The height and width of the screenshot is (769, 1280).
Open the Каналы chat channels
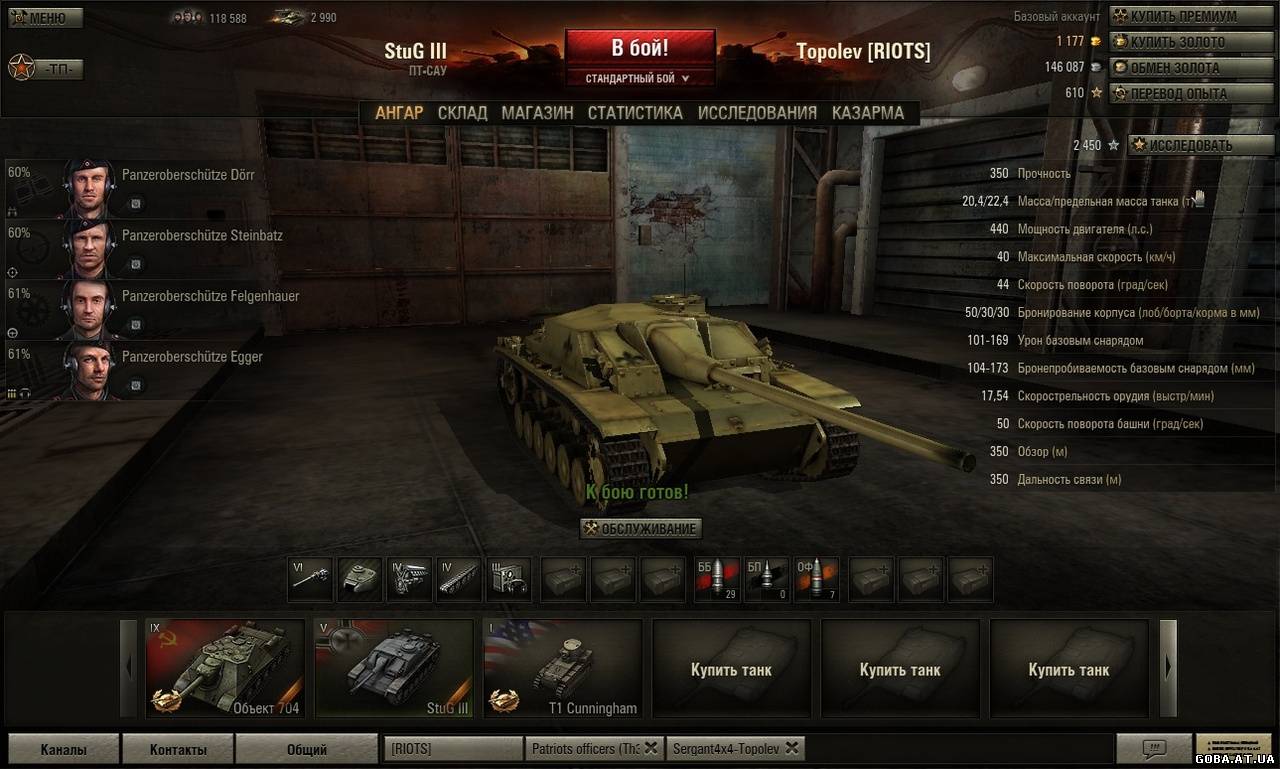(63, 749)
